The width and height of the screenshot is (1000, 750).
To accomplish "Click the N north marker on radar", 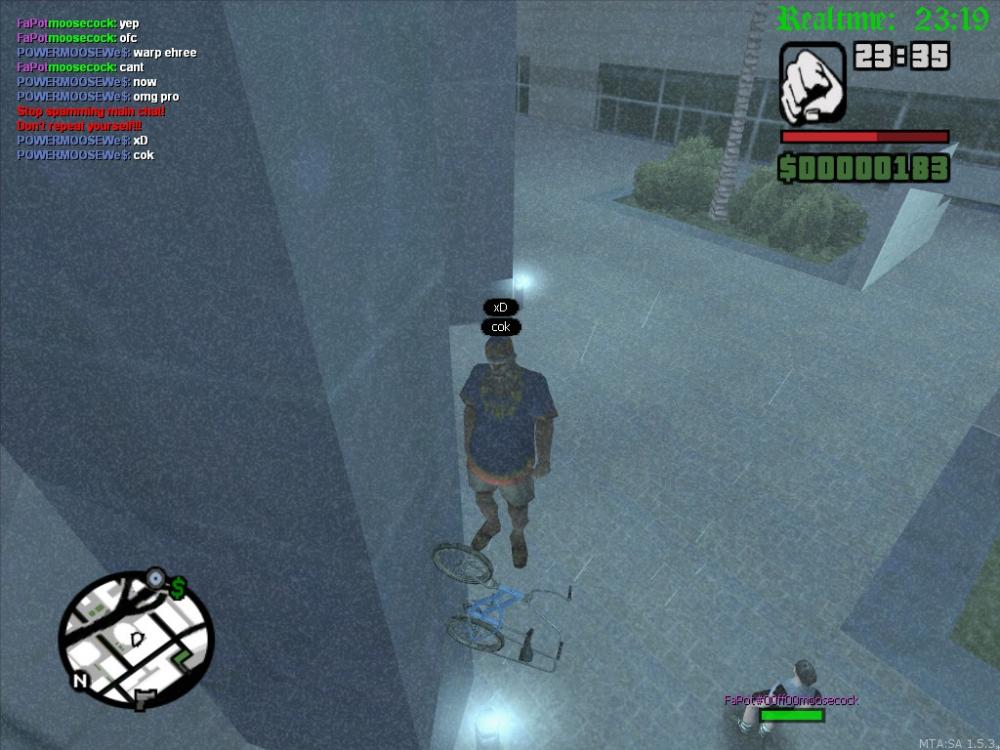I will tap(79, 681).
